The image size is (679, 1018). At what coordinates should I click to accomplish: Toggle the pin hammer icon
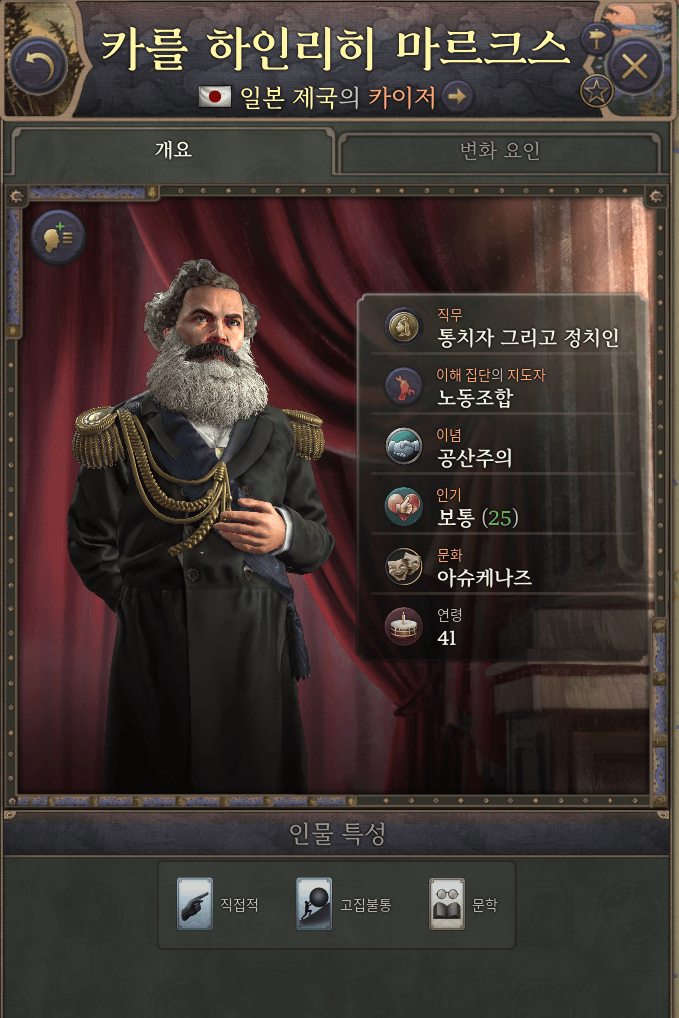click(x=596, y=40)
